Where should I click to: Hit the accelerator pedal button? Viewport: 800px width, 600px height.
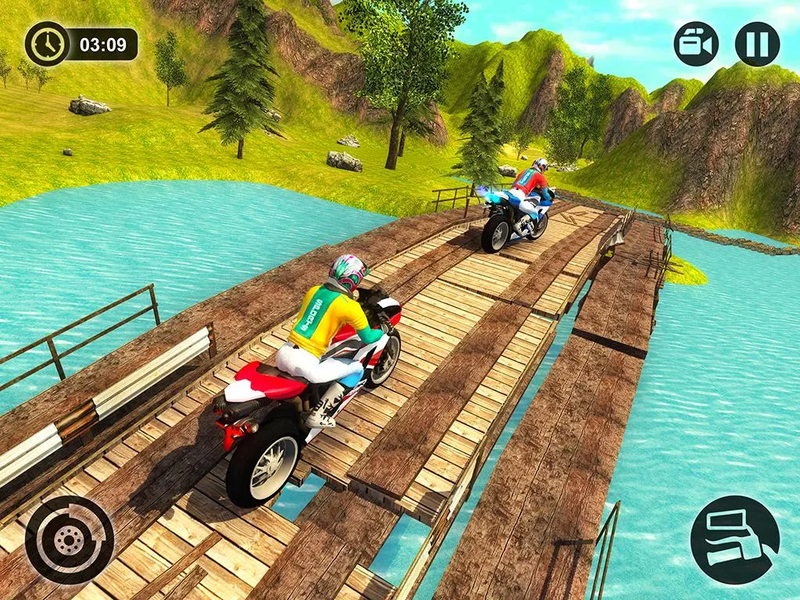(x=735, y=540)
